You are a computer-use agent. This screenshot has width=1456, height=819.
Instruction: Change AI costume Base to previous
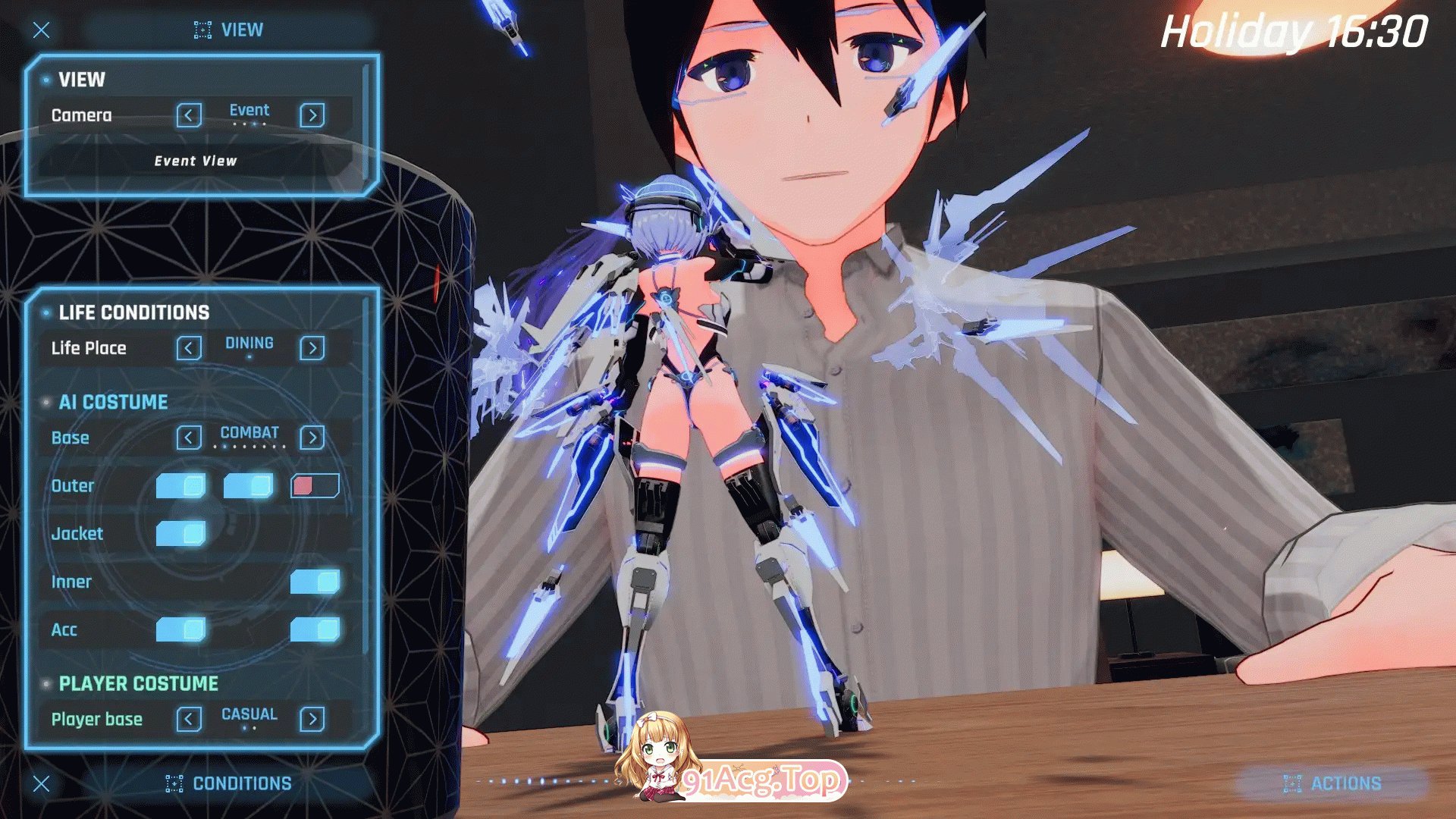tap(189, 438)
